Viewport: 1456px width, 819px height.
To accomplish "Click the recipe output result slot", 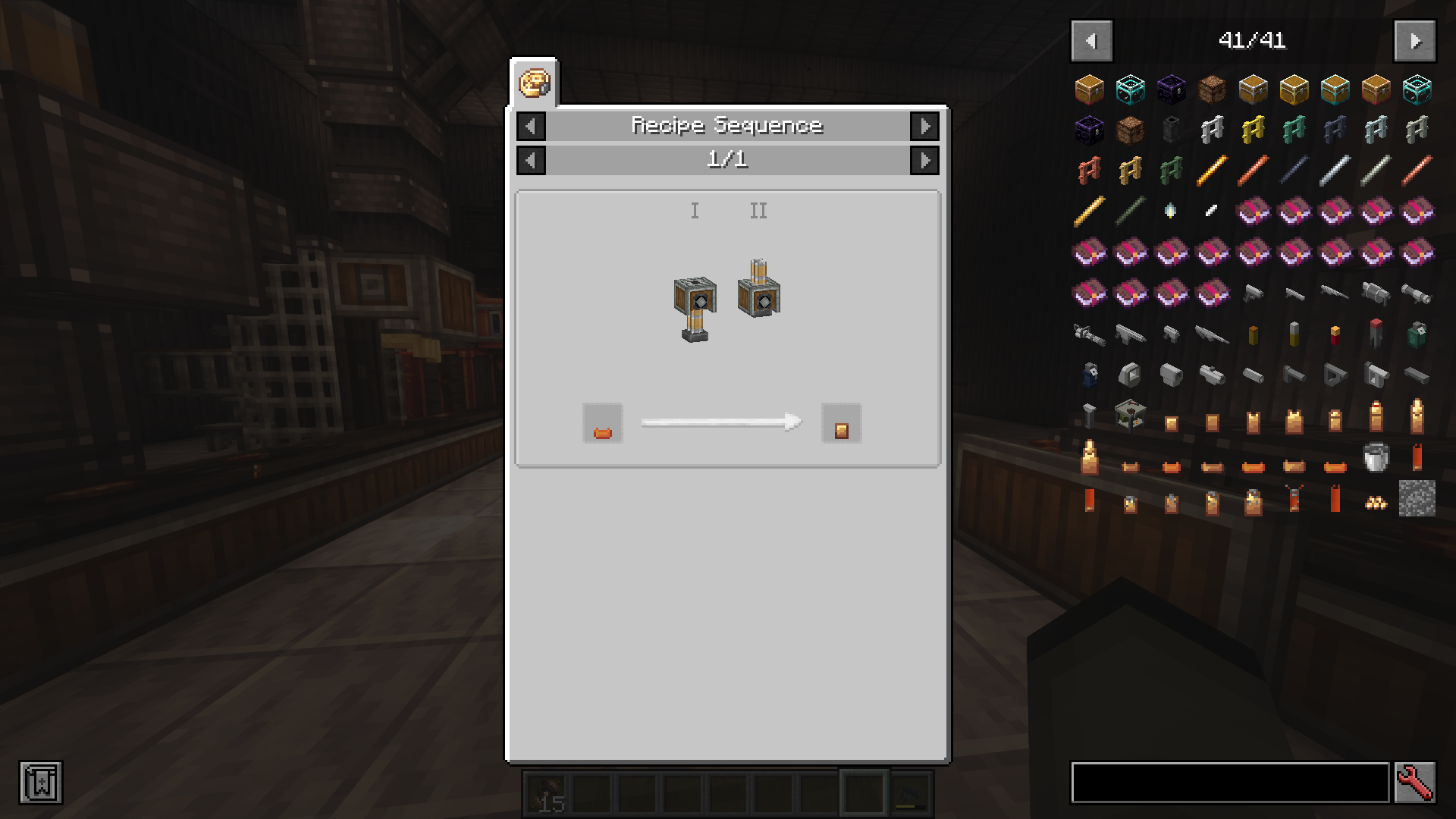I will (842, 423).
